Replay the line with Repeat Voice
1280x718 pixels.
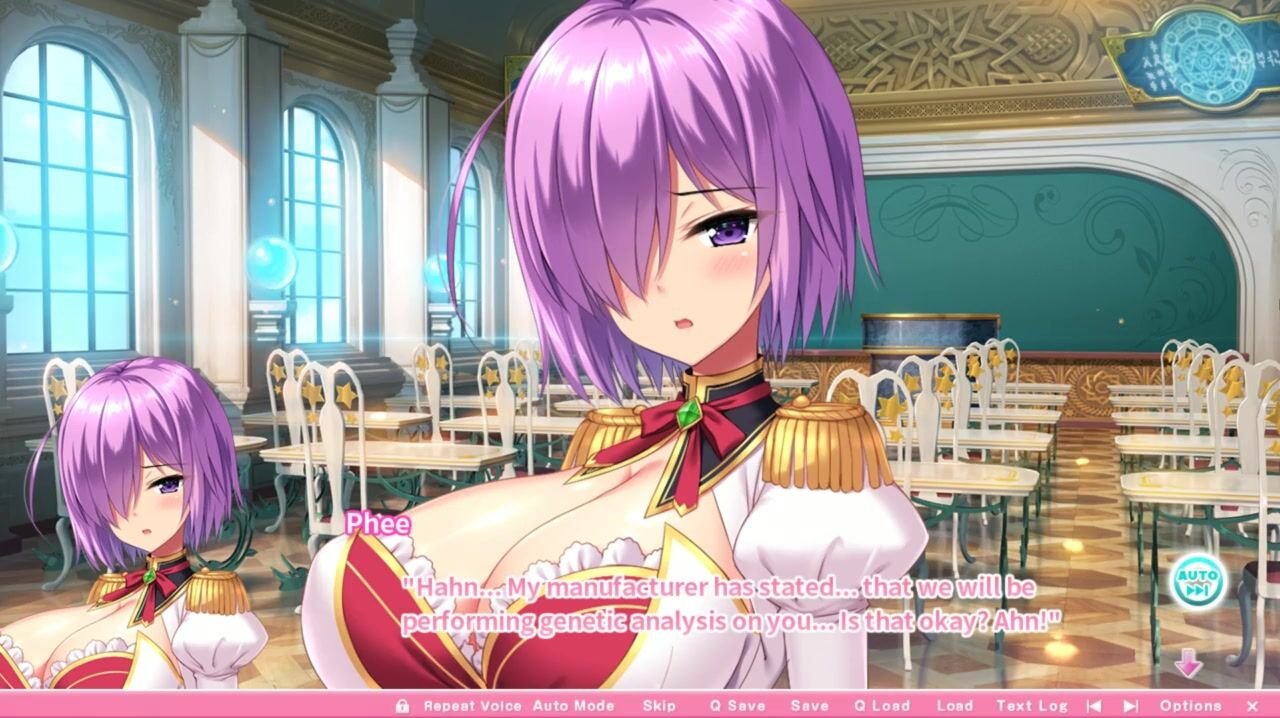[472, 706]
